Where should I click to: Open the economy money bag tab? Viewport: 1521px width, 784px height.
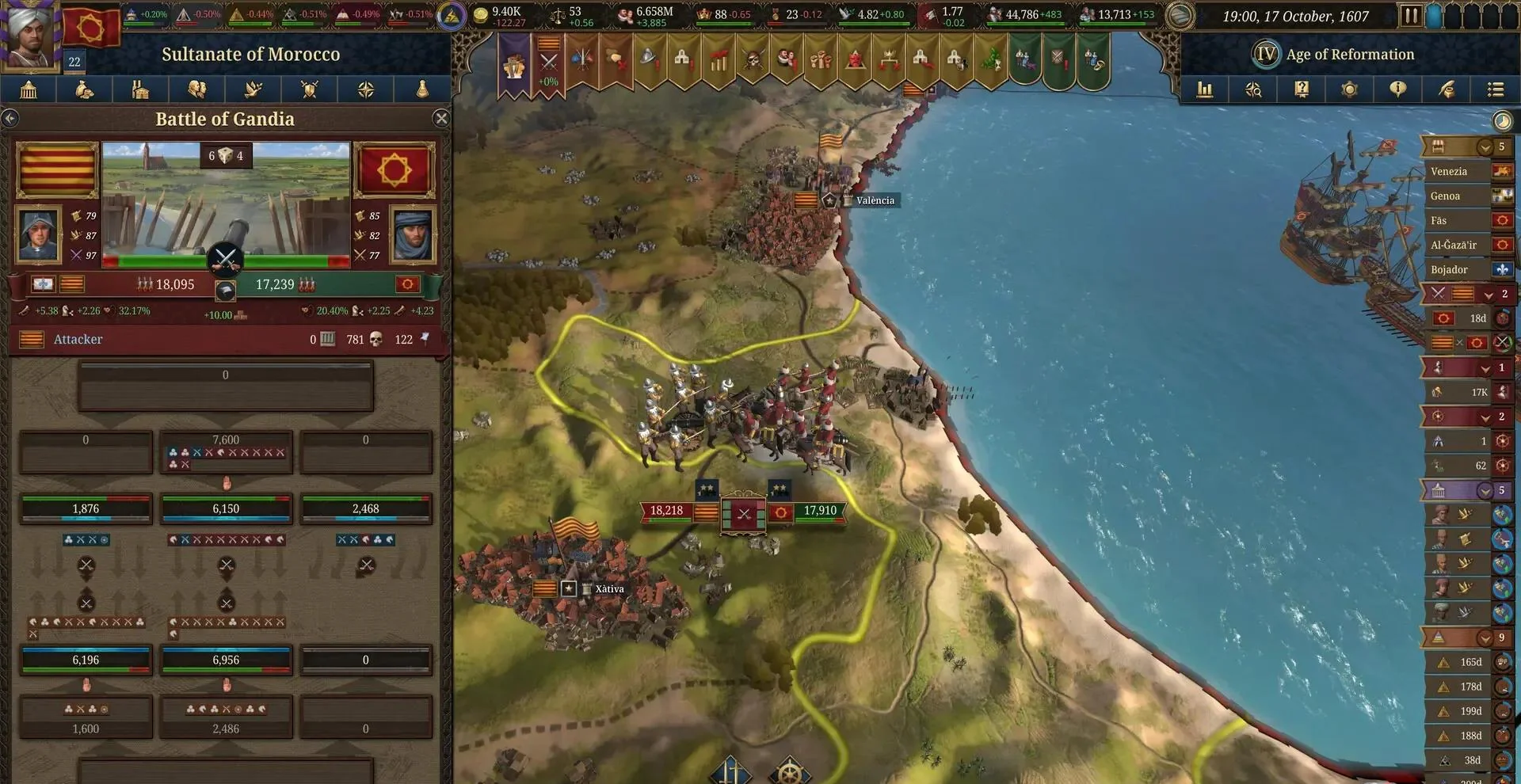pos(84,90)
